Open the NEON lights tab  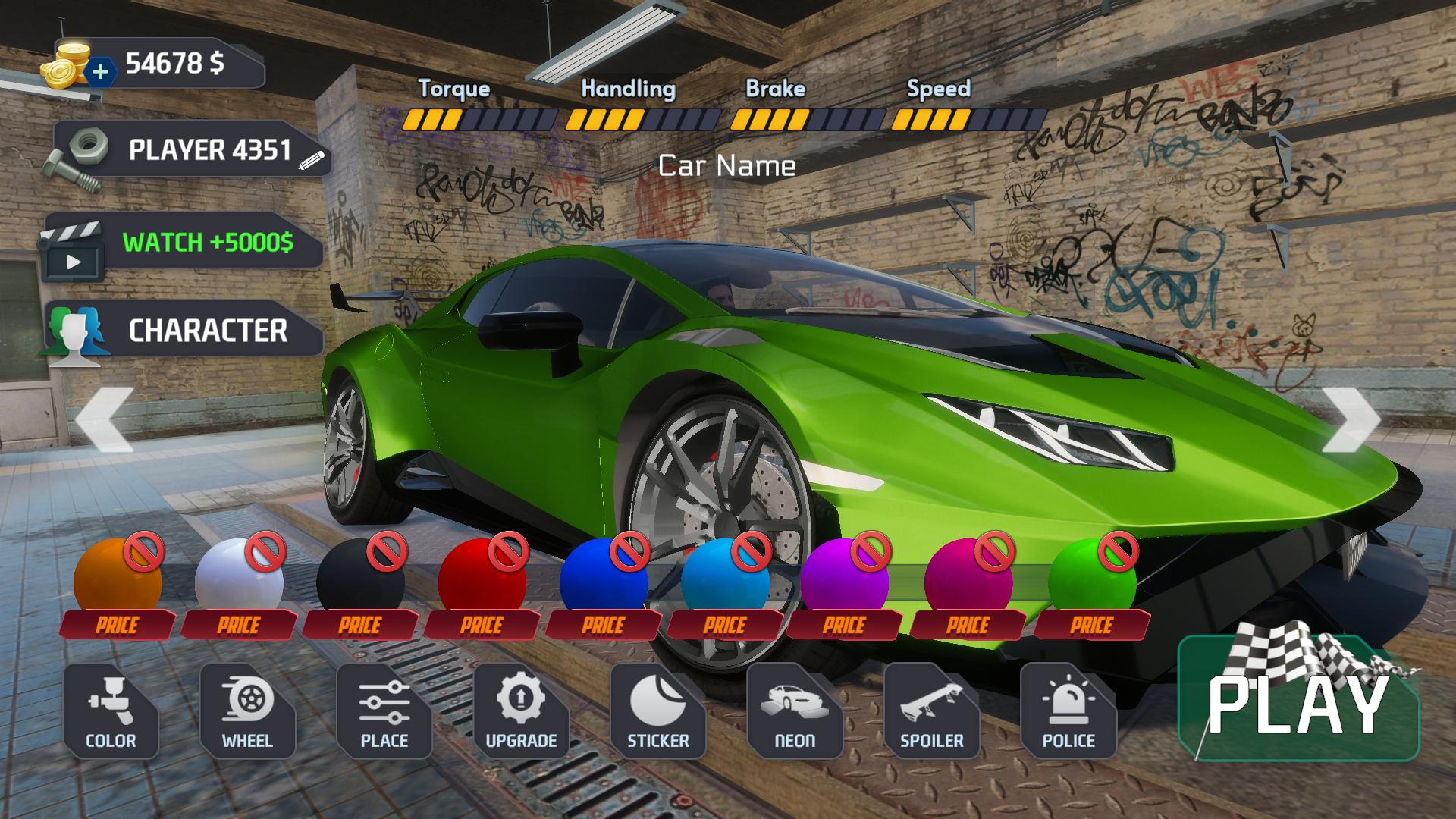click(794, 711)
